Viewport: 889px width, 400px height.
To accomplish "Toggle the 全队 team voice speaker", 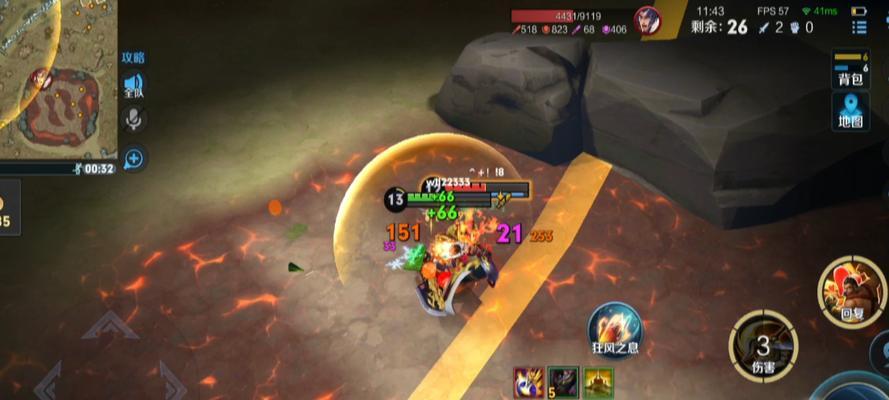I will coord(133,86).
